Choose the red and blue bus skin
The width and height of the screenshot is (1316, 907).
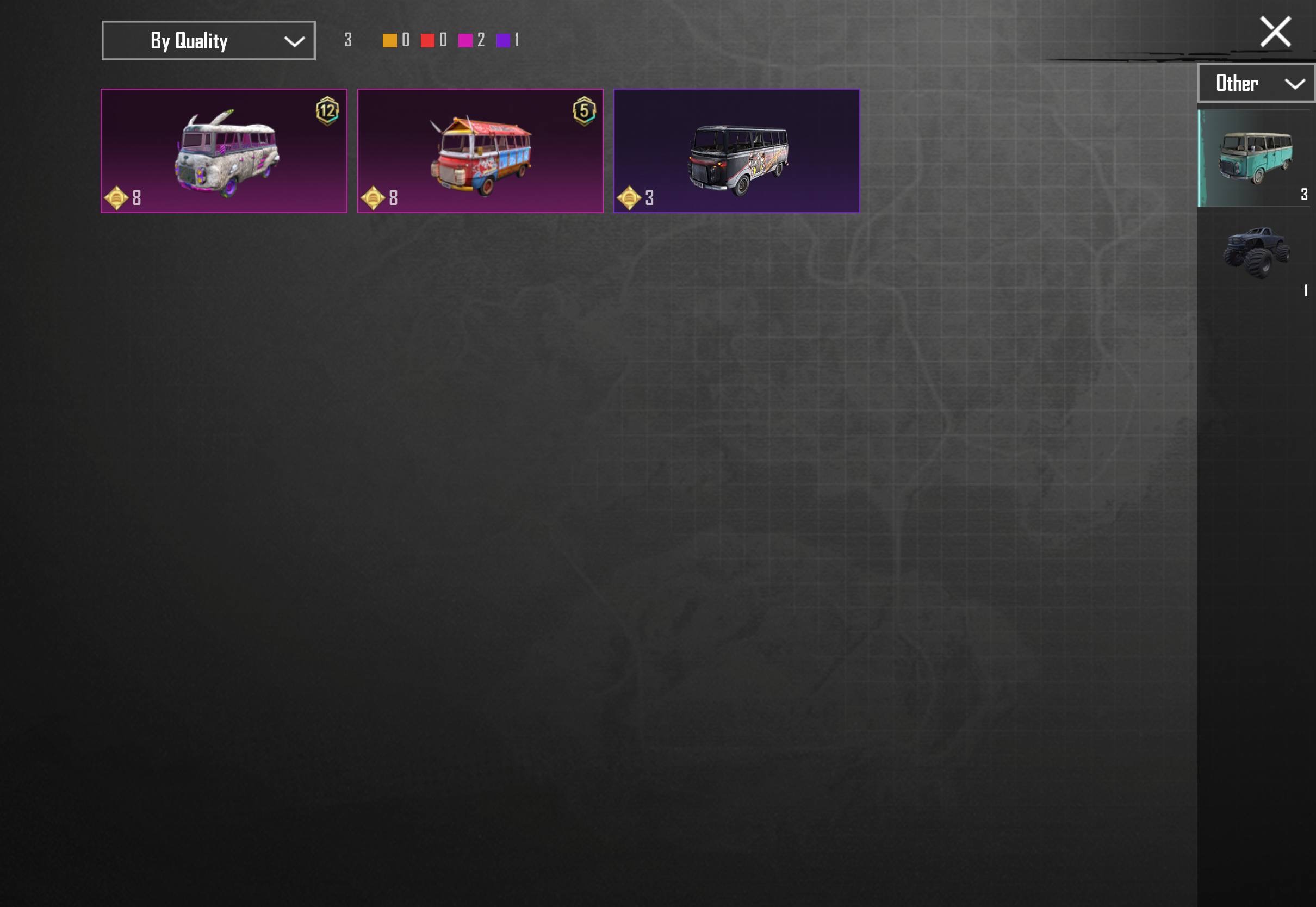pos(480,151)
